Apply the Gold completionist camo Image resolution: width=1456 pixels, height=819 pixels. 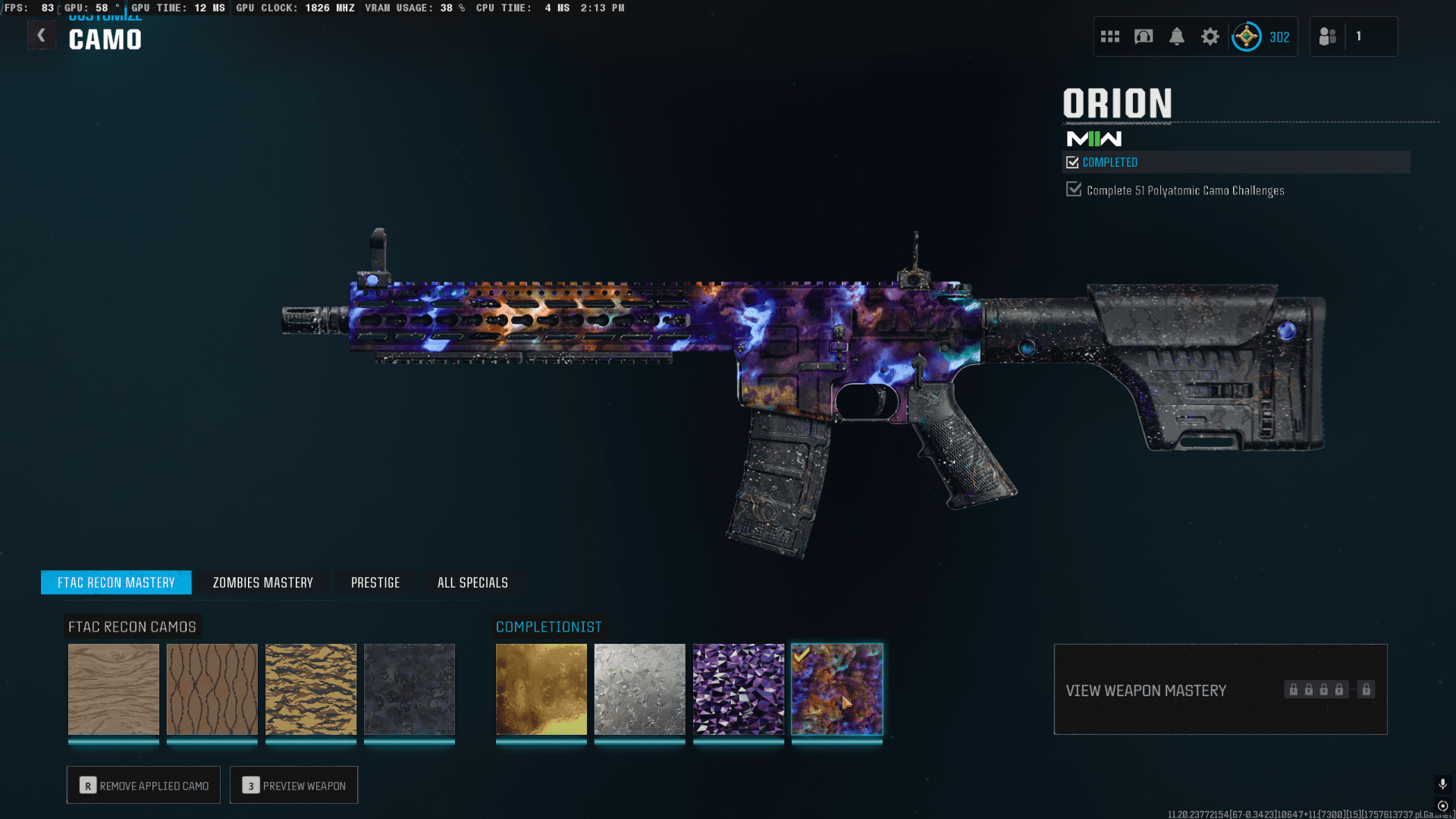[541, 689]
